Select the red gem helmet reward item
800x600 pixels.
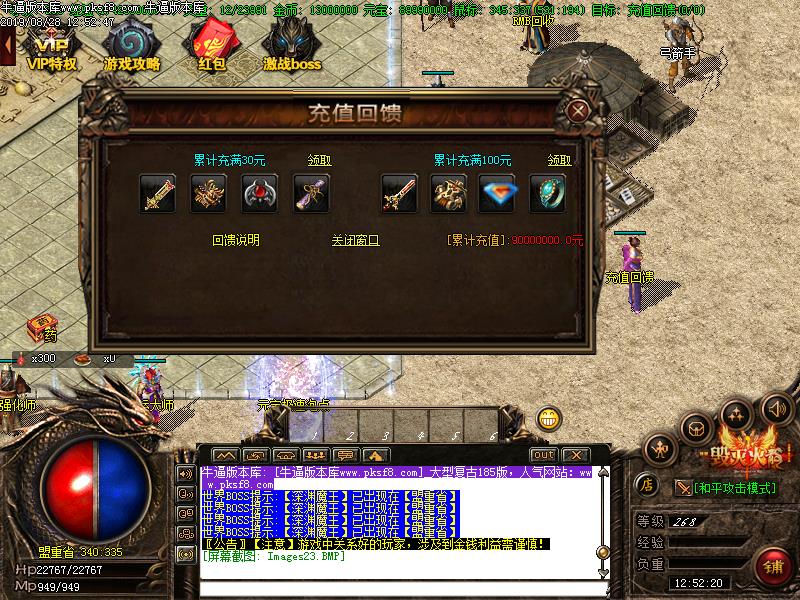(260, 194)
